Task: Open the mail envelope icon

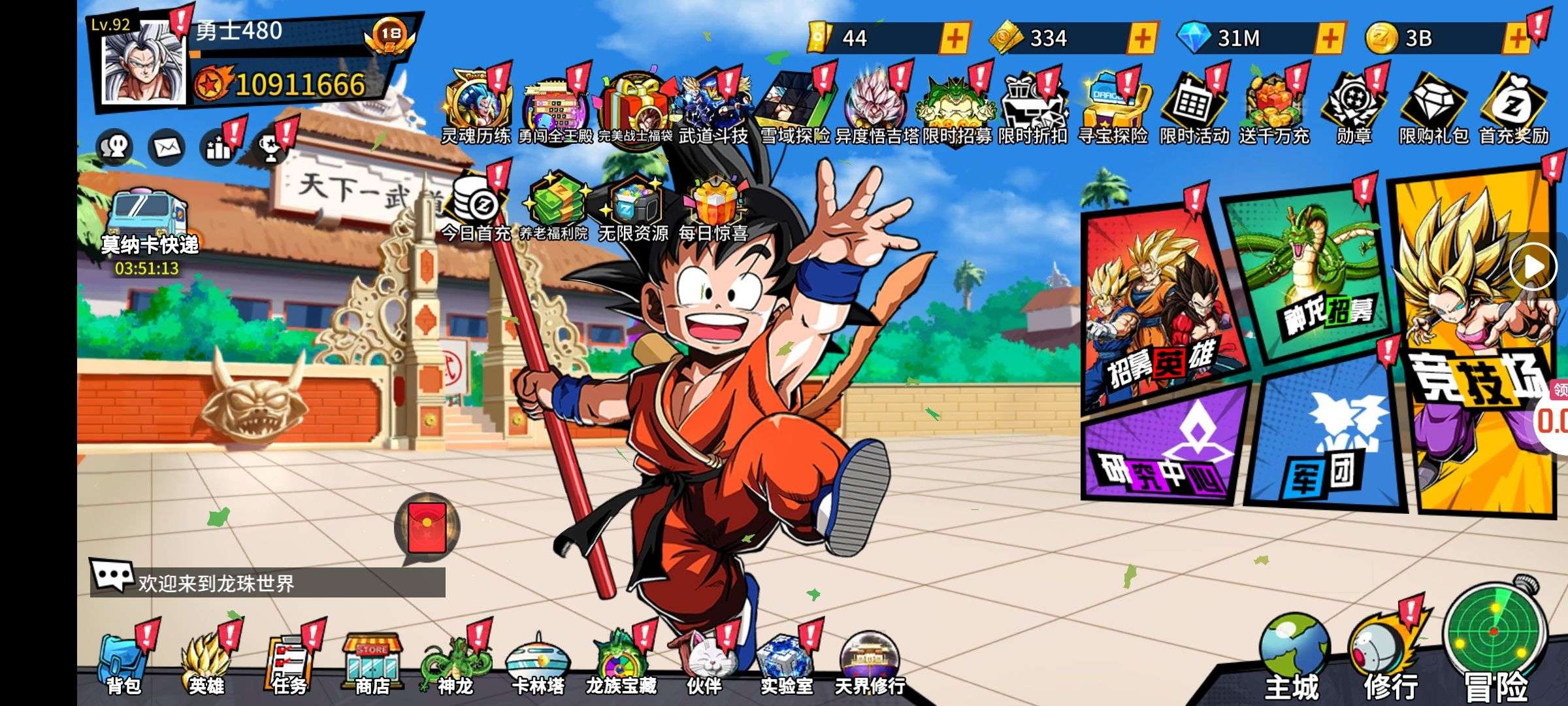Action: pos(167,148)
